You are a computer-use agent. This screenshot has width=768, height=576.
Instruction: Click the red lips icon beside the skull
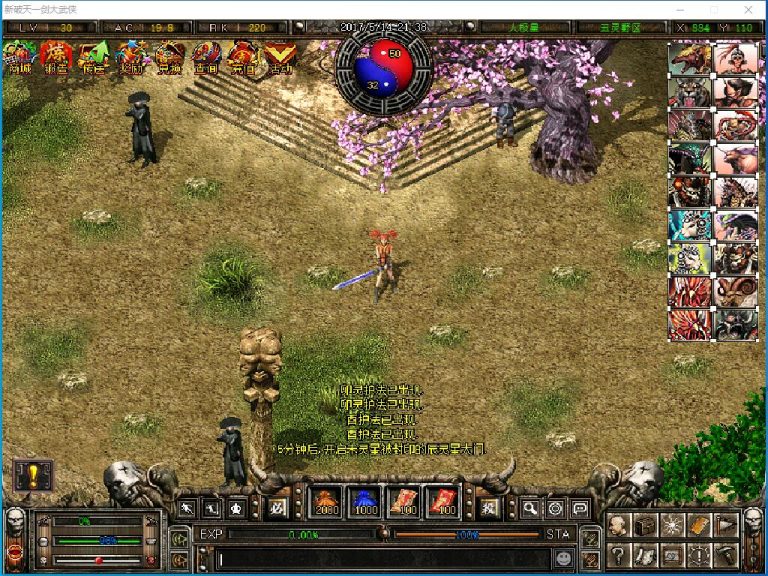coord(15,551)
